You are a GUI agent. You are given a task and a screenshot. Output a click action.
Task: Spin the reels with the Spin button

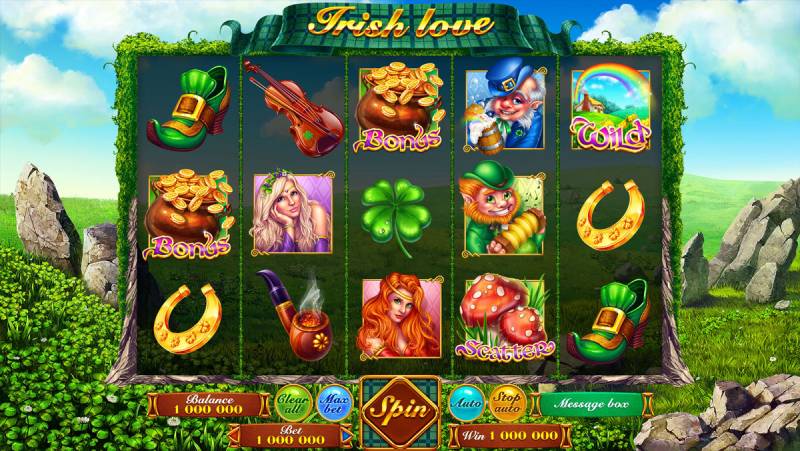(x=400, y=409)
